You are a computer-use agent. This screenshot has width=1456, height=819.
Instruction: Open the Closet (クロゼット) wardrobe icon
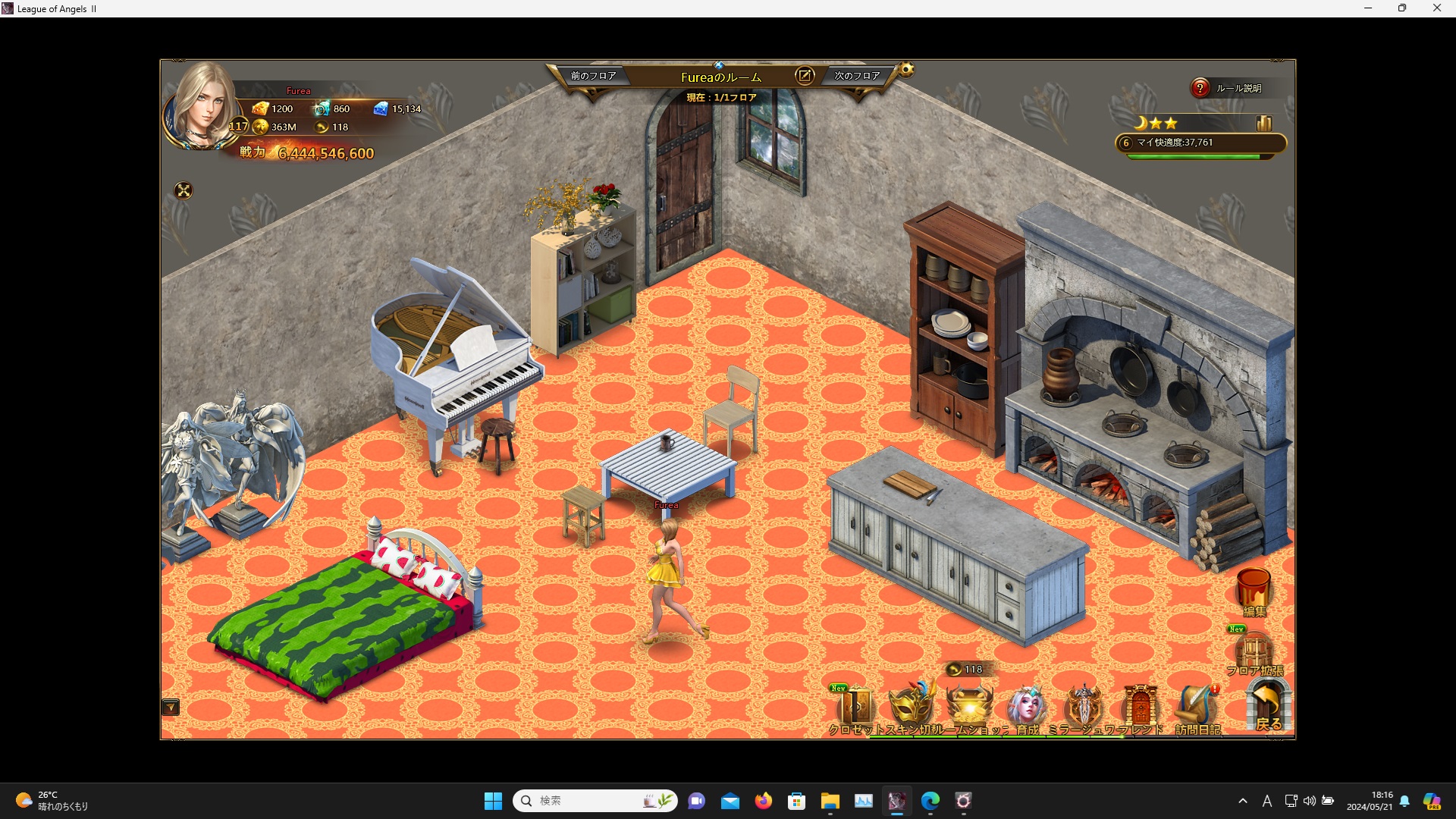[x=855, y=708]
